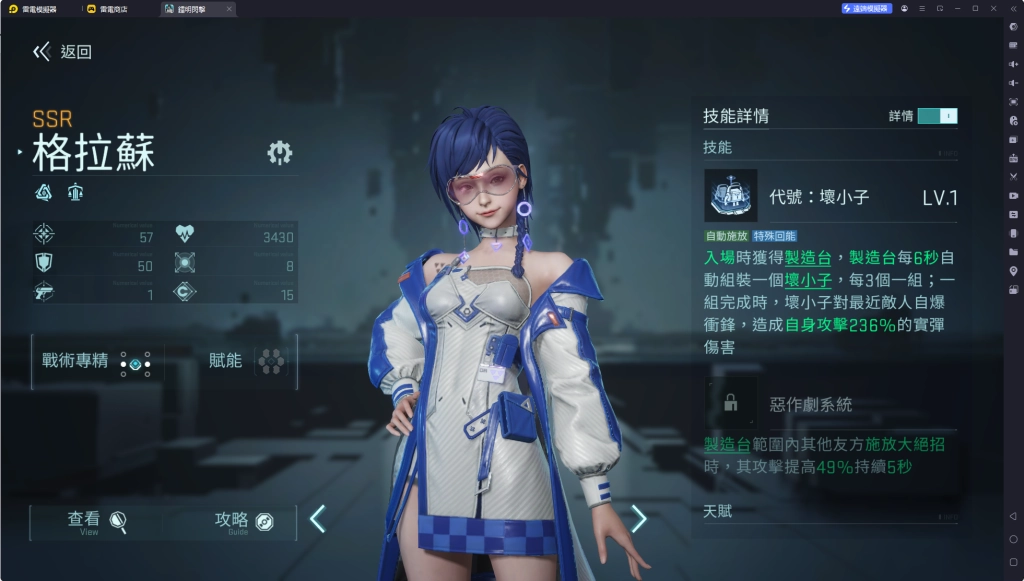Select the 代號：壞小子 skill icon
1024x581 pixels.
click(x=730, y=196)
